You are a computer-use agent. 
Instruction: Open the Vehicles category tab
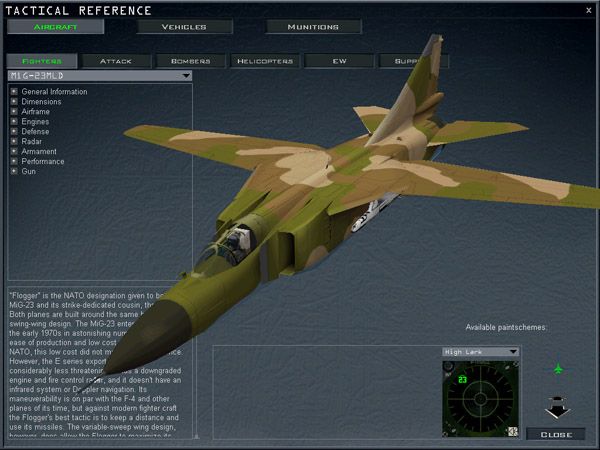[x=184, y=27]
